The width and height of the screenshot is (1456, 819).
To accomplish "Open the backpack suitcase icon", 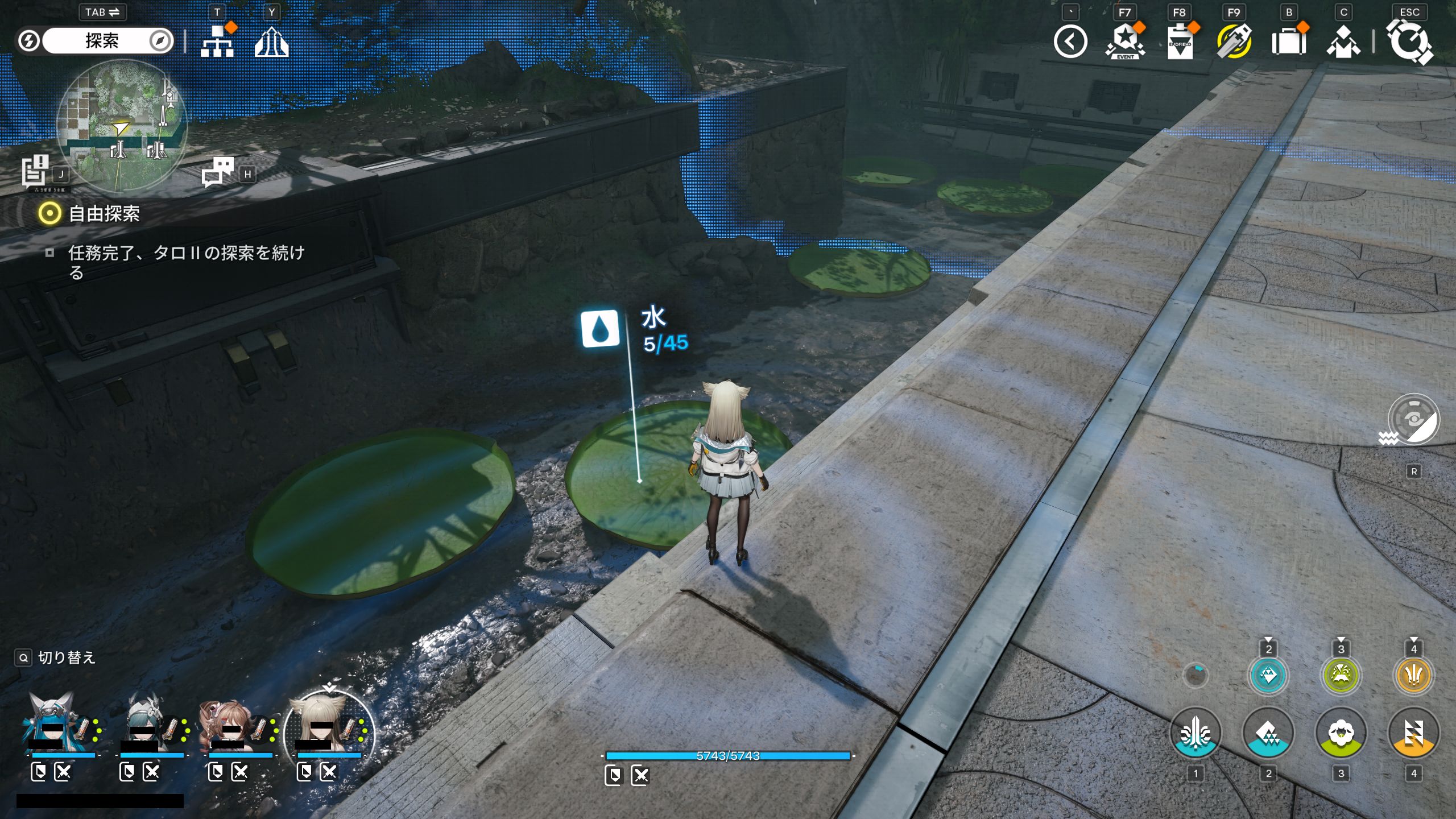I will click(1288, 42).
